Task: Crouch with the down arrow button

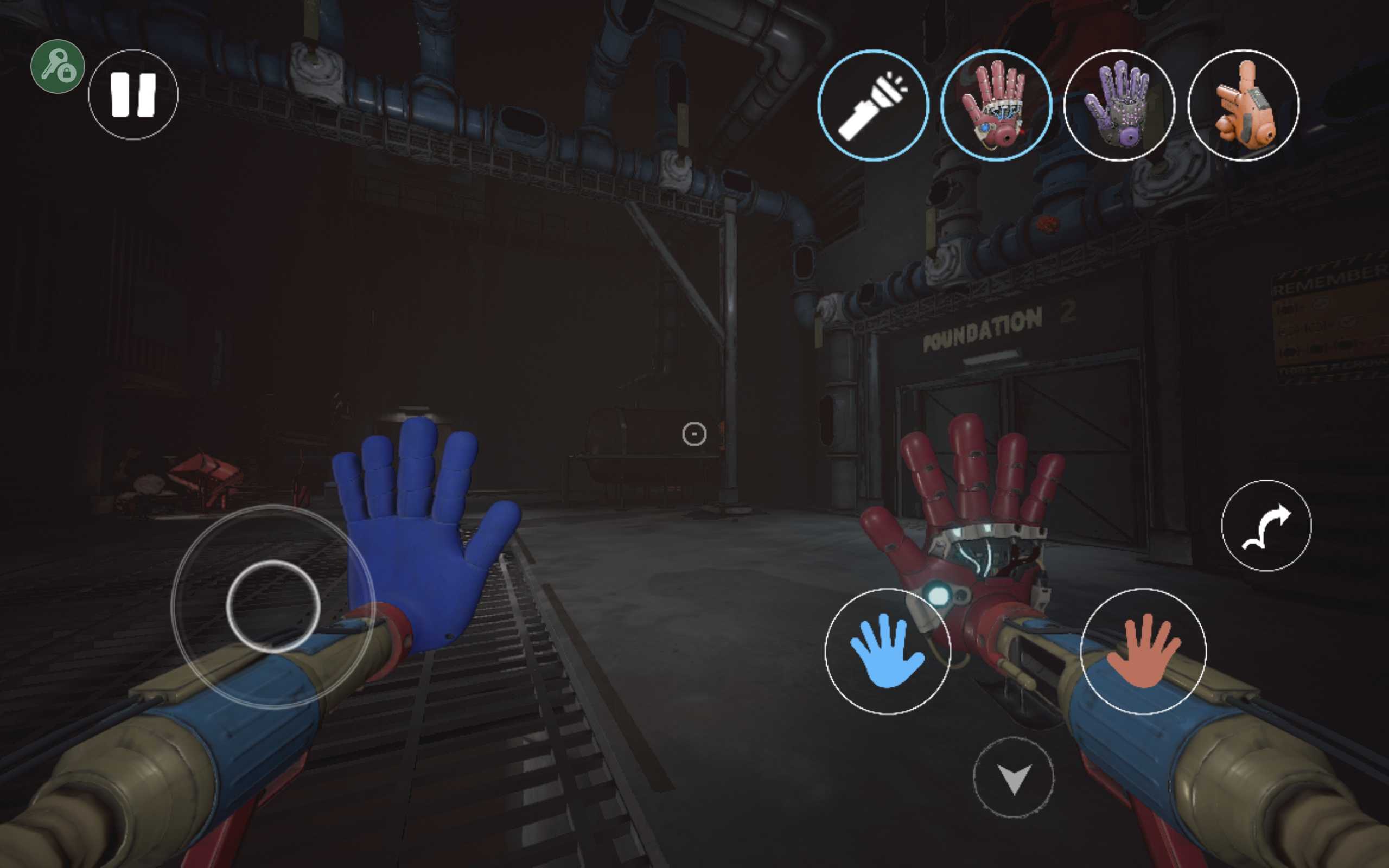Action: [1014, 777]
